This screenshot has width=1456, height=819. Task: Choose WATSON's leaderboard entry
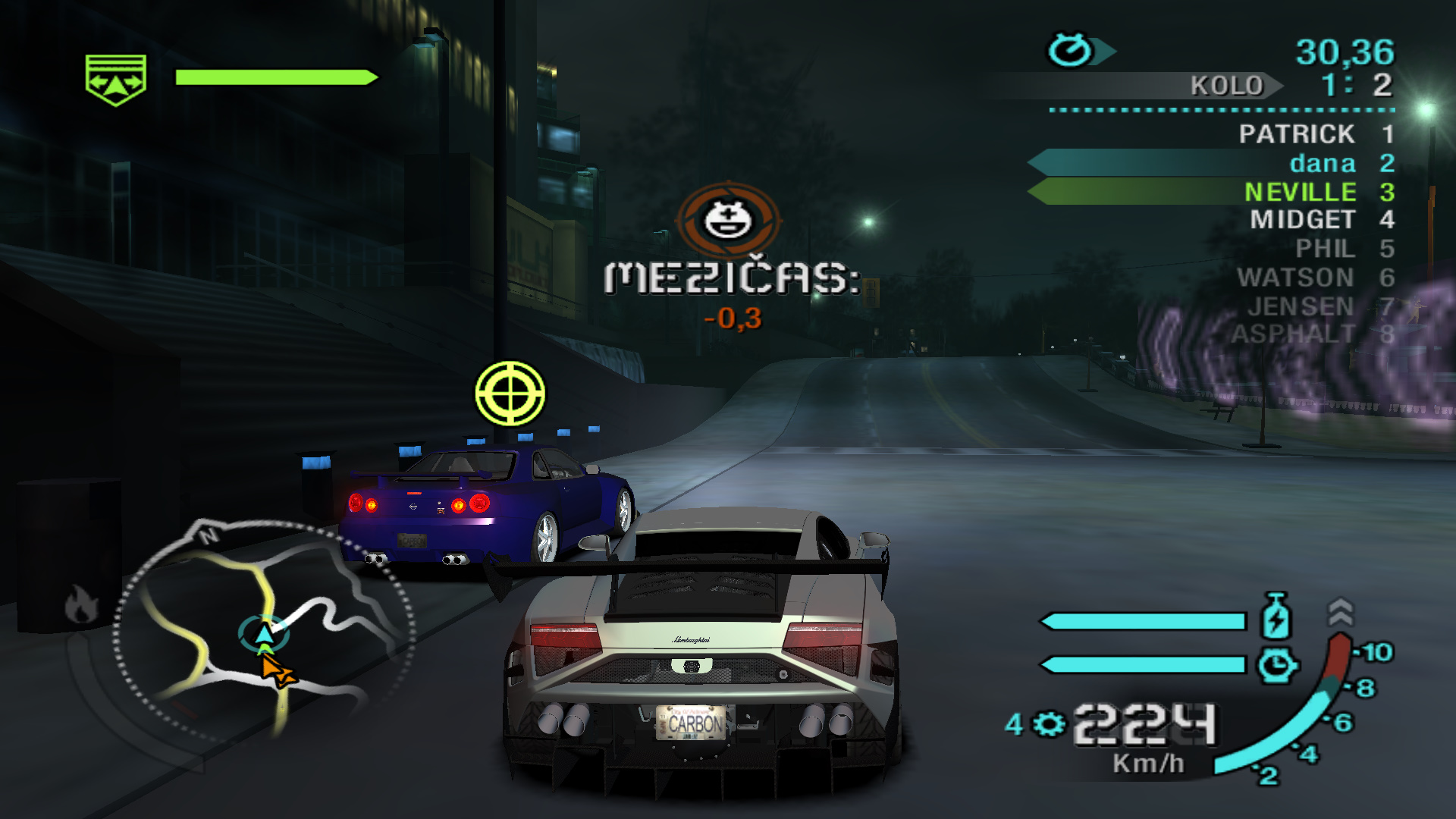1295,278
